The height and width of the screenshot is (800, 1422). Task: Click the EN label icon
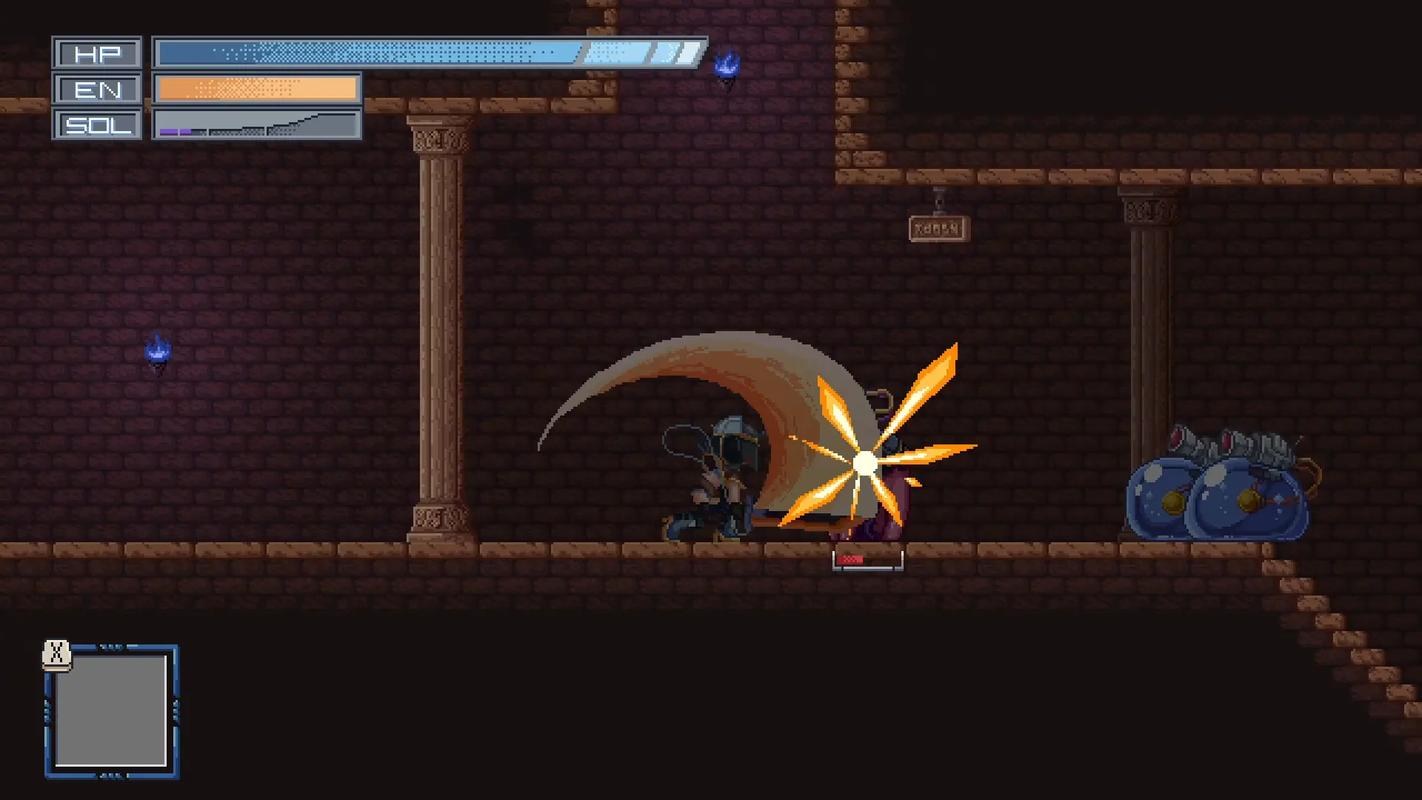pyautogui.click(x=96, y=89)
